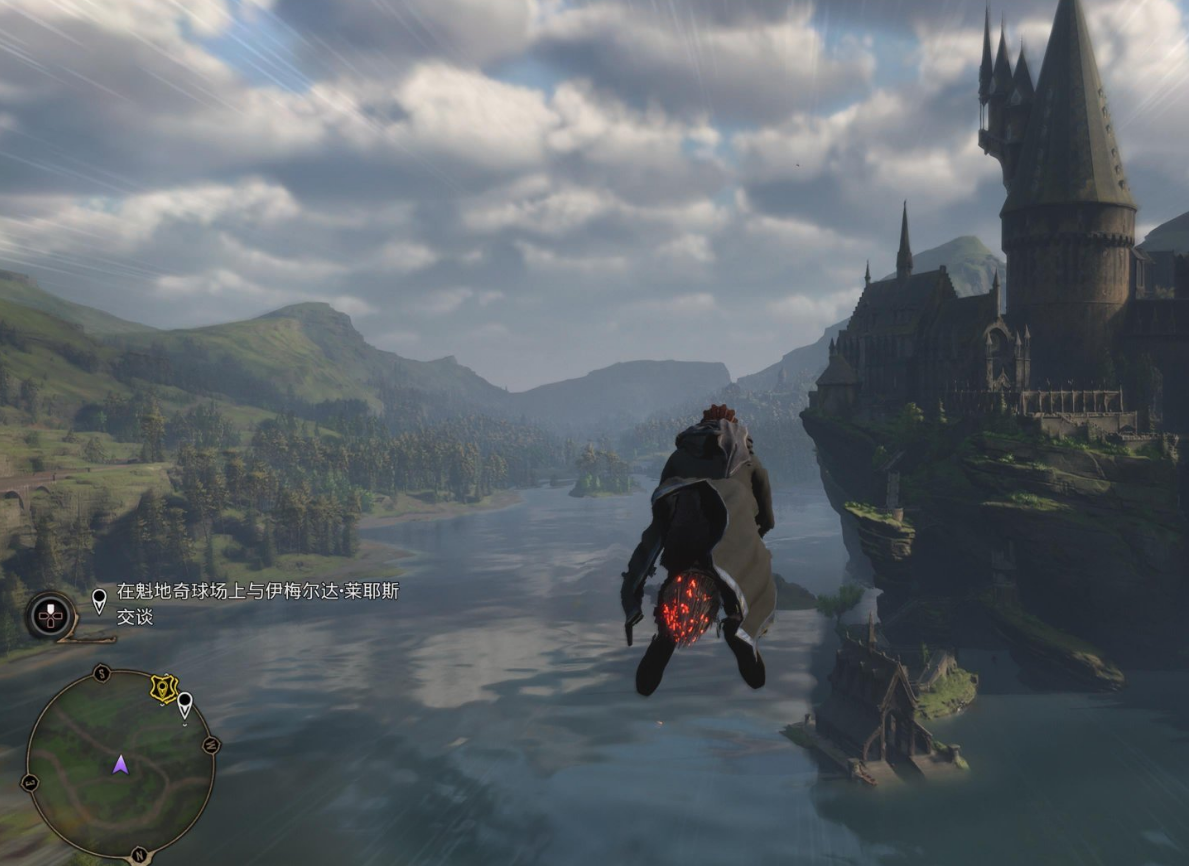1189x866 pixels.
Task: Click the white waypoint pin on the minimap rim
Action: (x=185, y=706)
